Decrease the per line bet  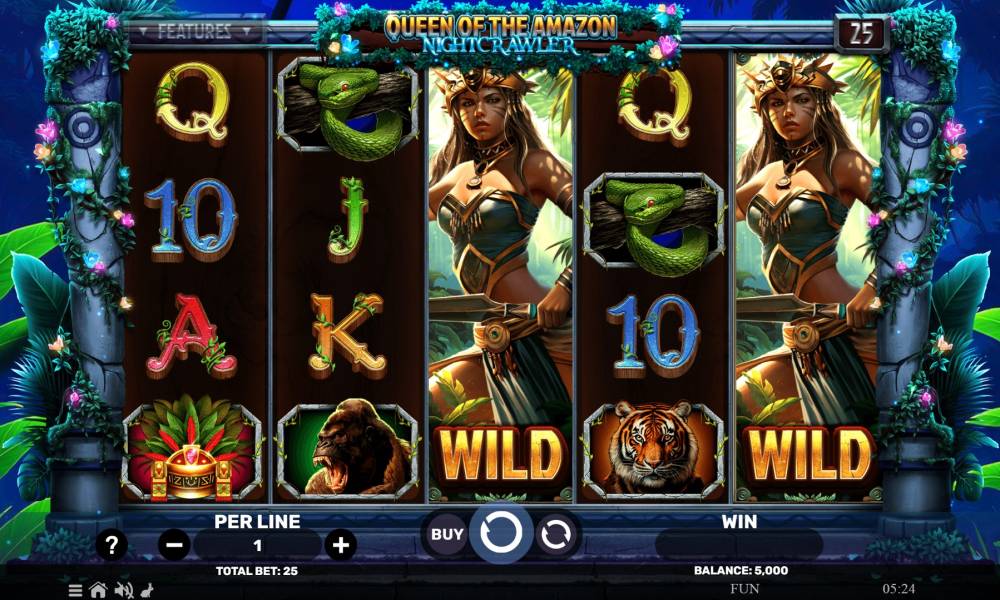point(175,545)
